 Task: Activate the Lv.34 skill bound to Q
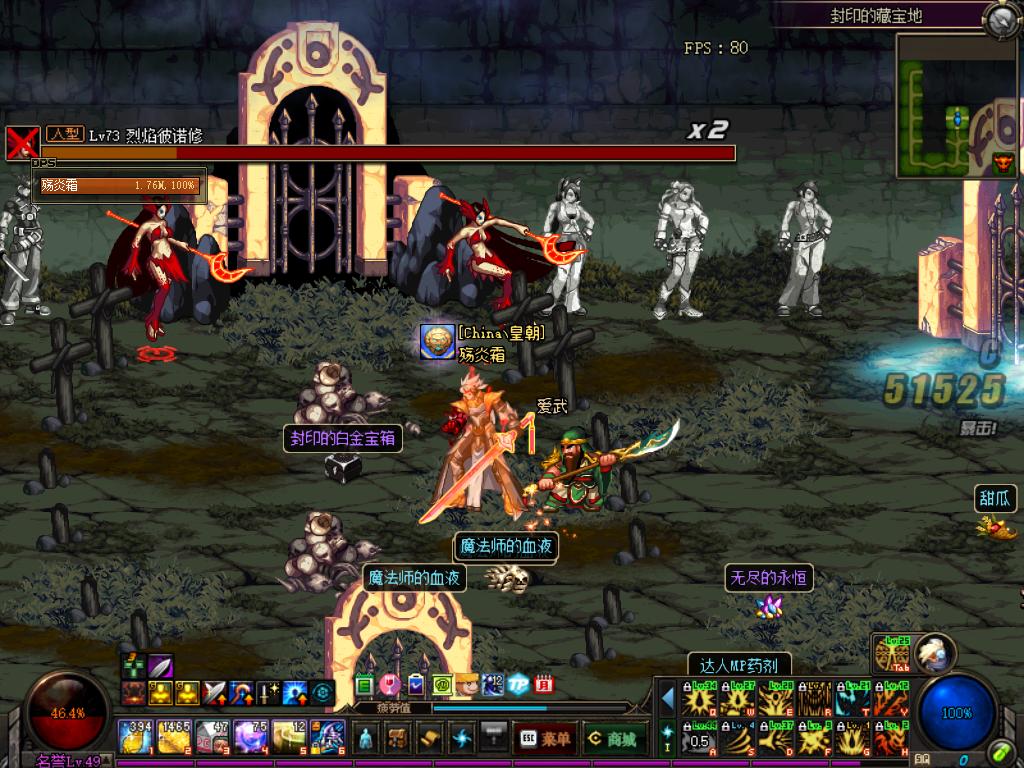(x=699, y=698)
